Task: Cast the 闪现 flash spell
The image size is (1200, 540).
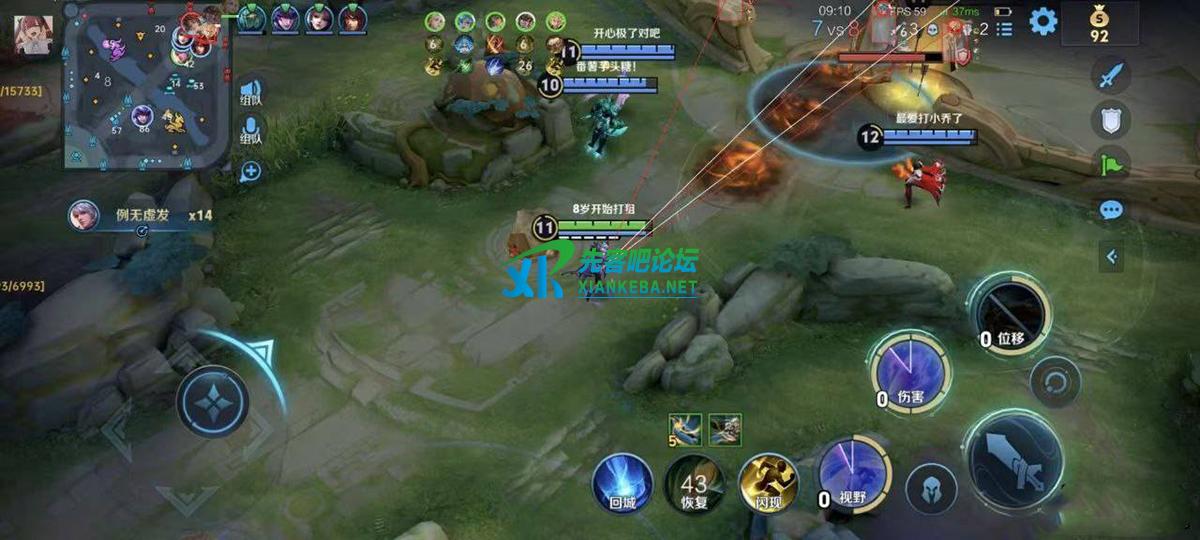Action: point(768,483)
